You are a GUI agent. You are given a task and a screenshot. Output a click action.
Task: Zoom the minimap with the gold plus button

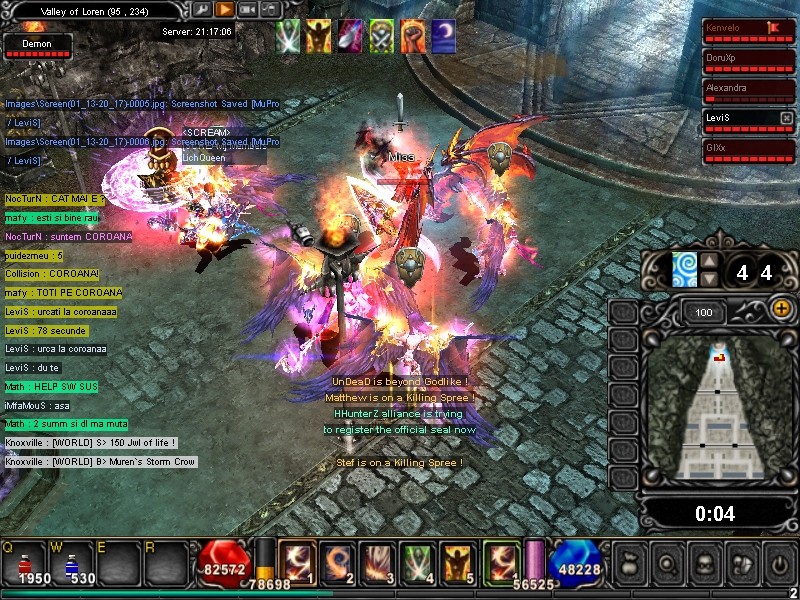pyautogui.click(x=781, y=310)
